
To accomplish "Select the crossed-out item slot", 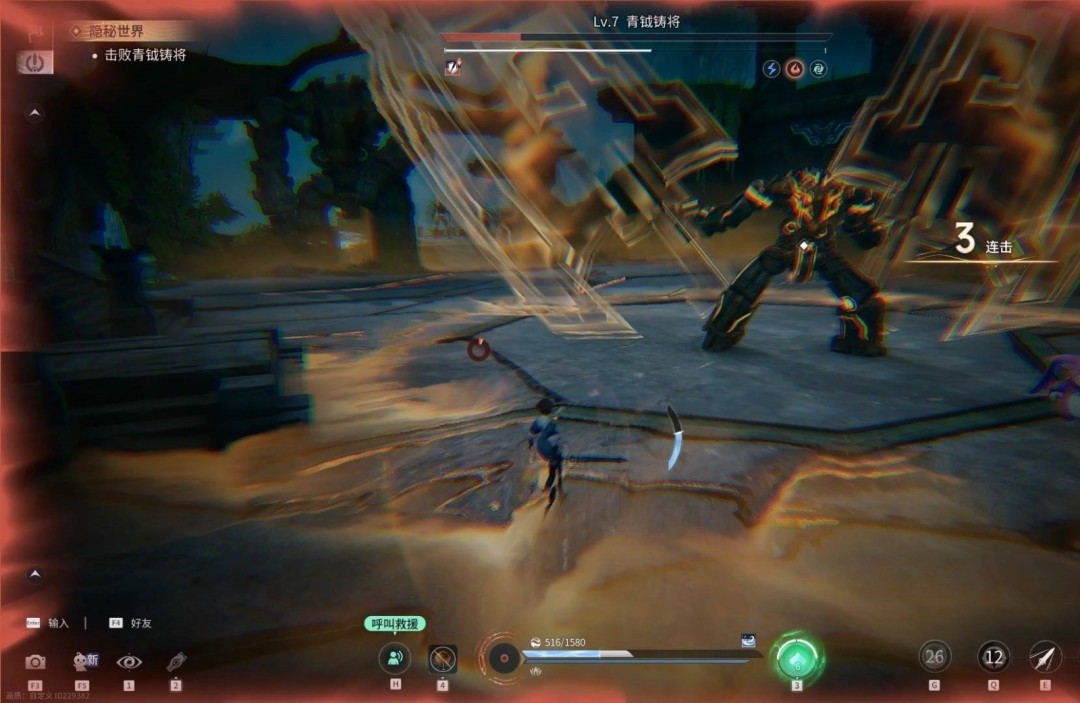I will coord(442,658).
